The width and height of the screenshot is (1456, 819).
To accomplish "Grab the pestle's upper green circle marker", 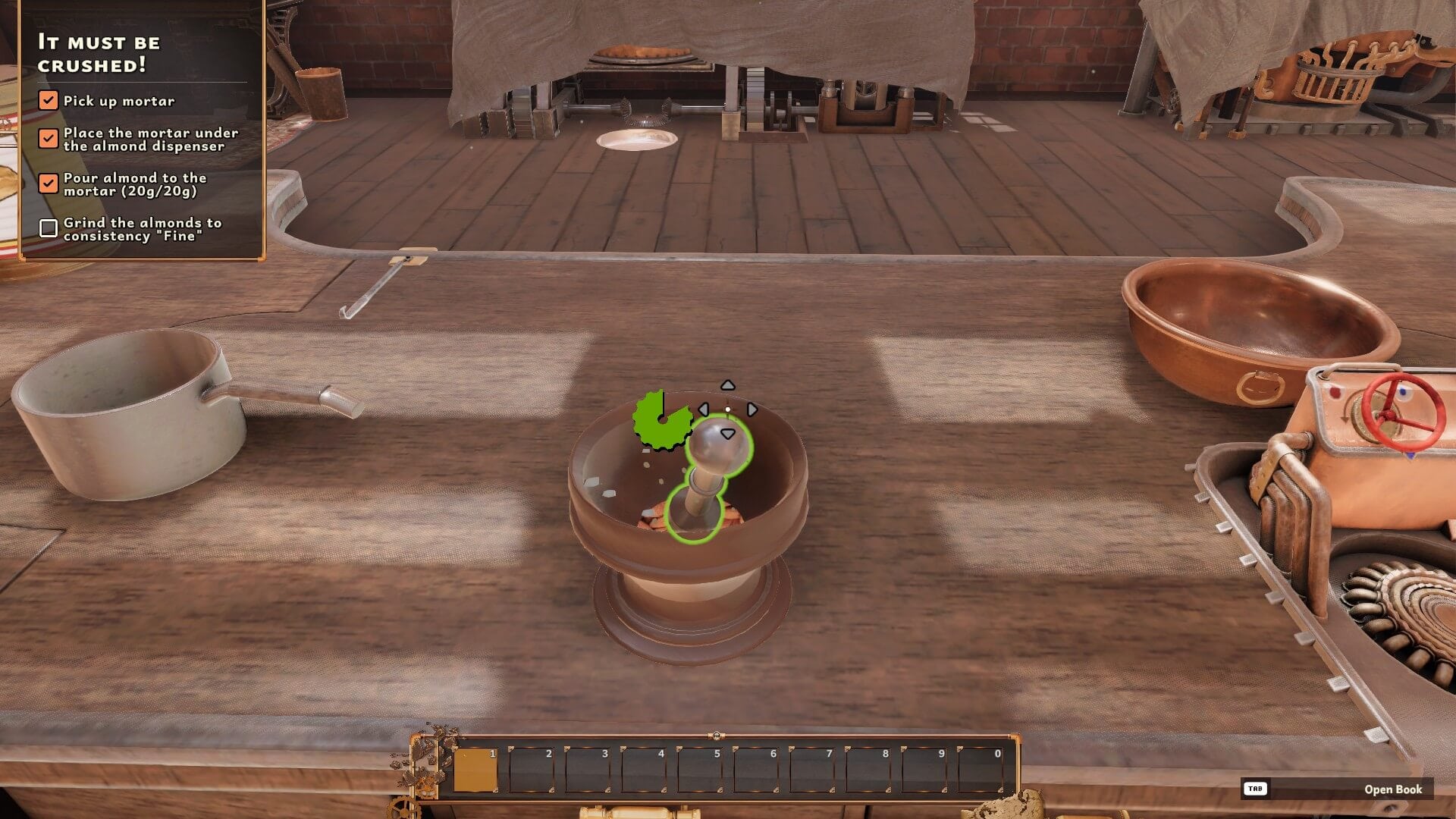I will [718, 447].
